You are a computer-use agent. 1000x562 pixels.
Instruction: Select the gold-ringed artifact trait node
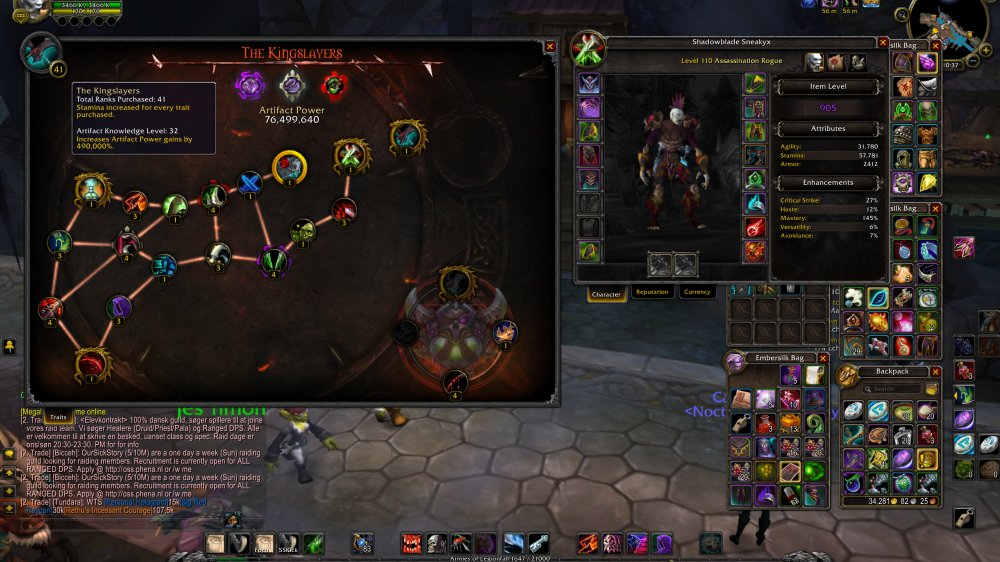click(289, 166)
